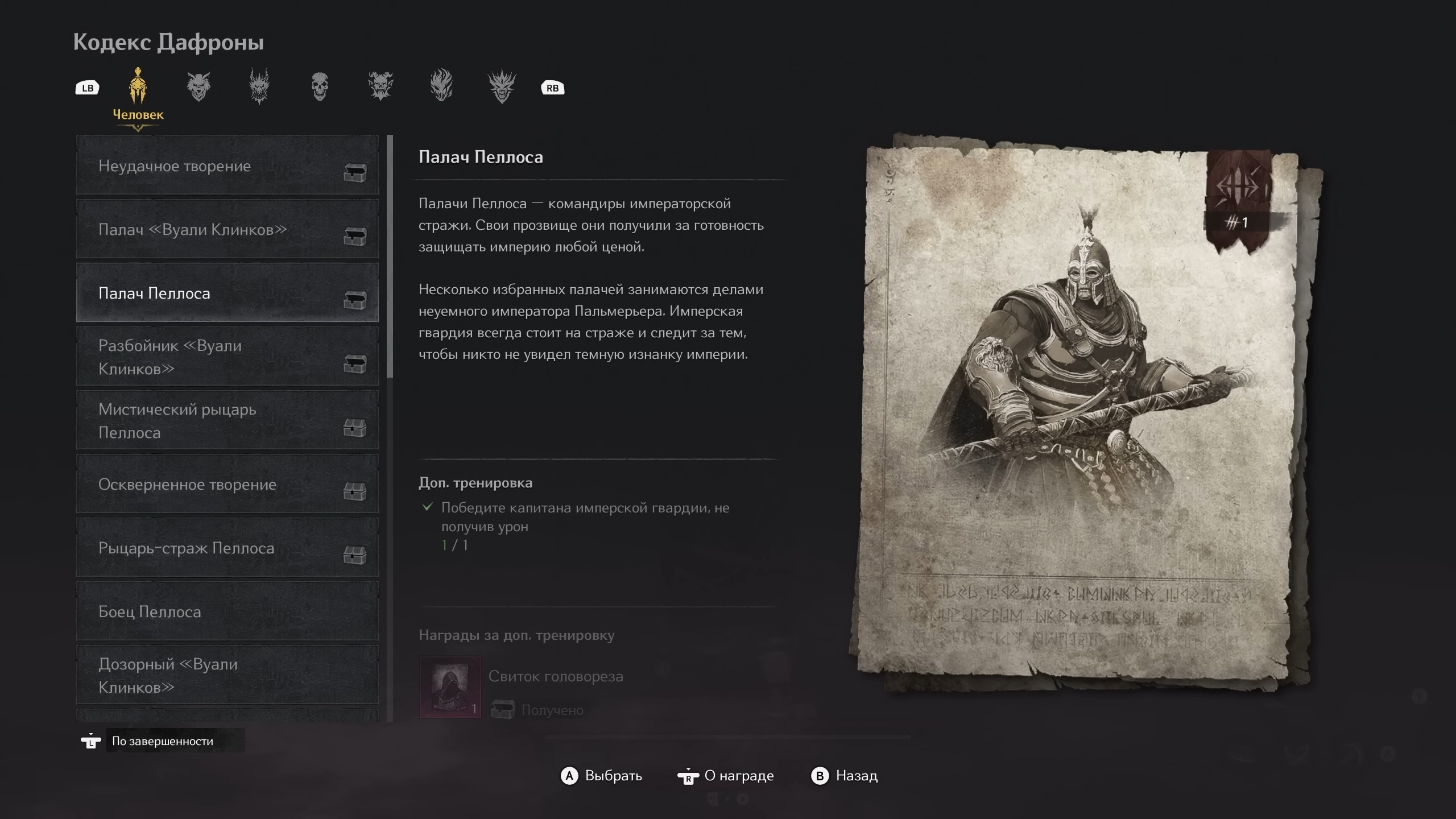
Task: Click the codex list scrollbar
Action: [390, 256]
